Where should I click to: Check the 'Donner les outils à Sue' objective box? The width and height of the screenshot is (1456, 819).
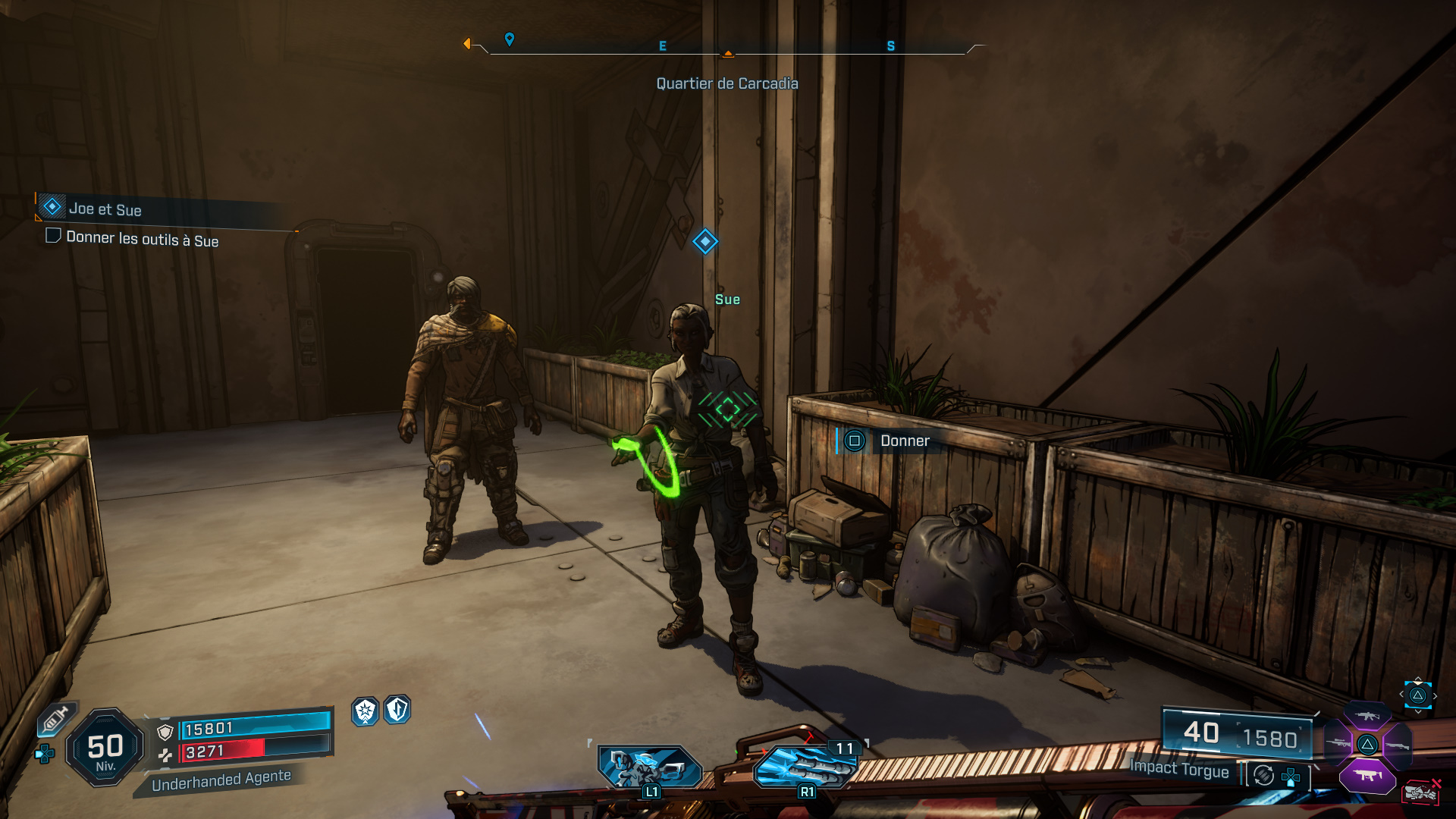pyautogui.click(x=52, y=237)
